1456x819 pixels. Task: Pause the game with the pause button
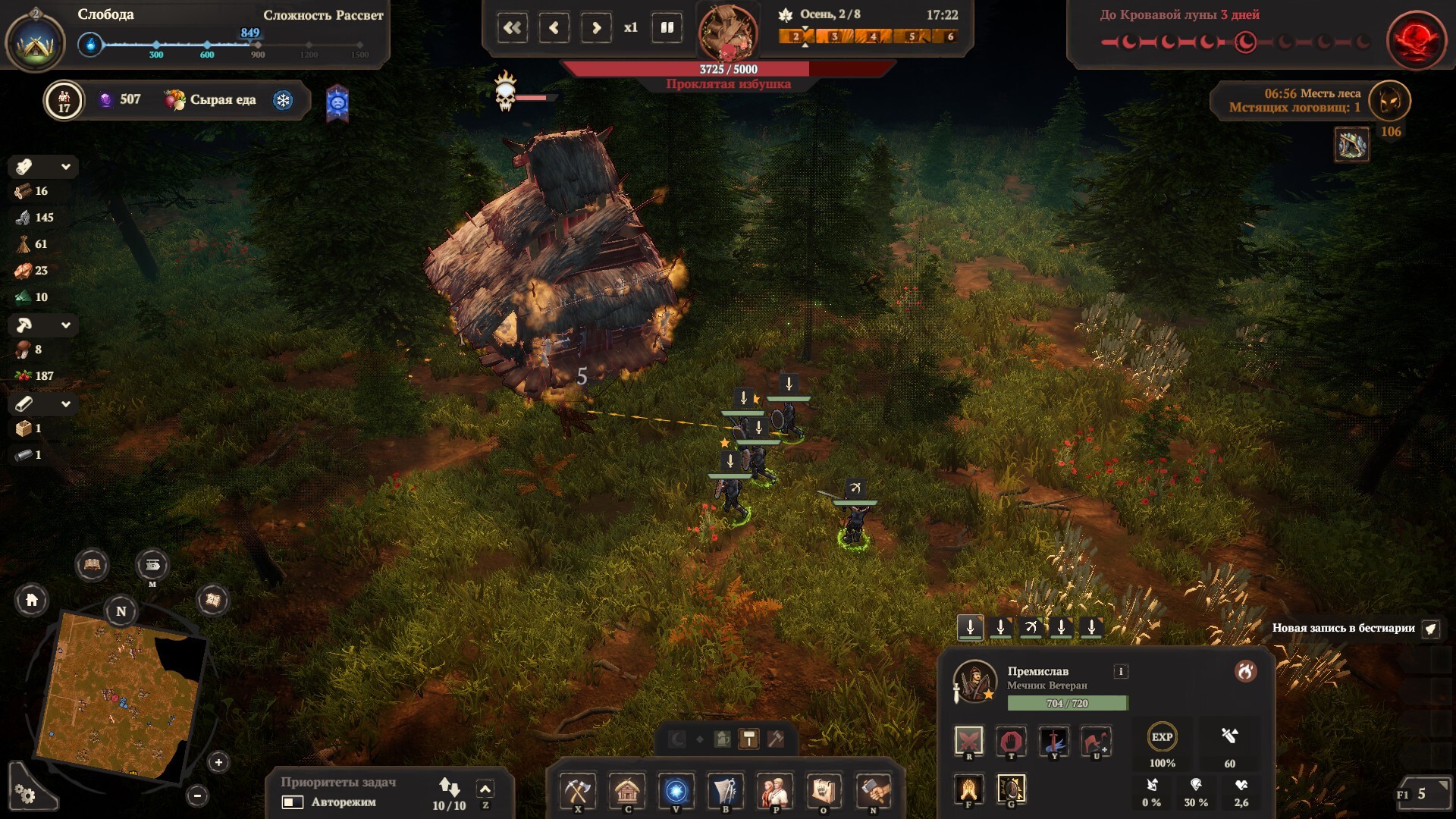[667, 28]
